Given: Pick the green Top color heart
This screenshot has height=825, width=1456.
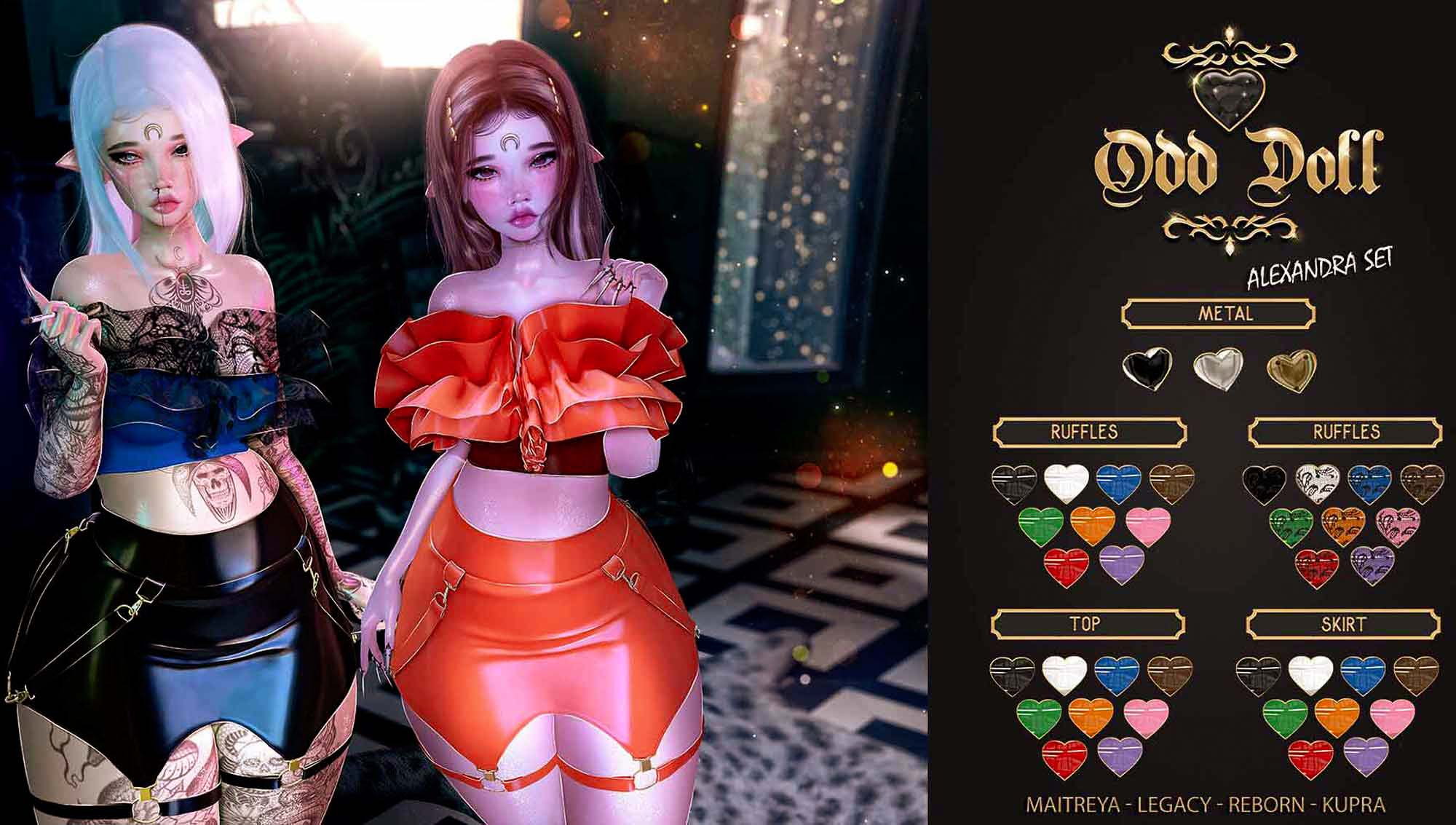Looking at the screenshot, I should click(1039, 718).
